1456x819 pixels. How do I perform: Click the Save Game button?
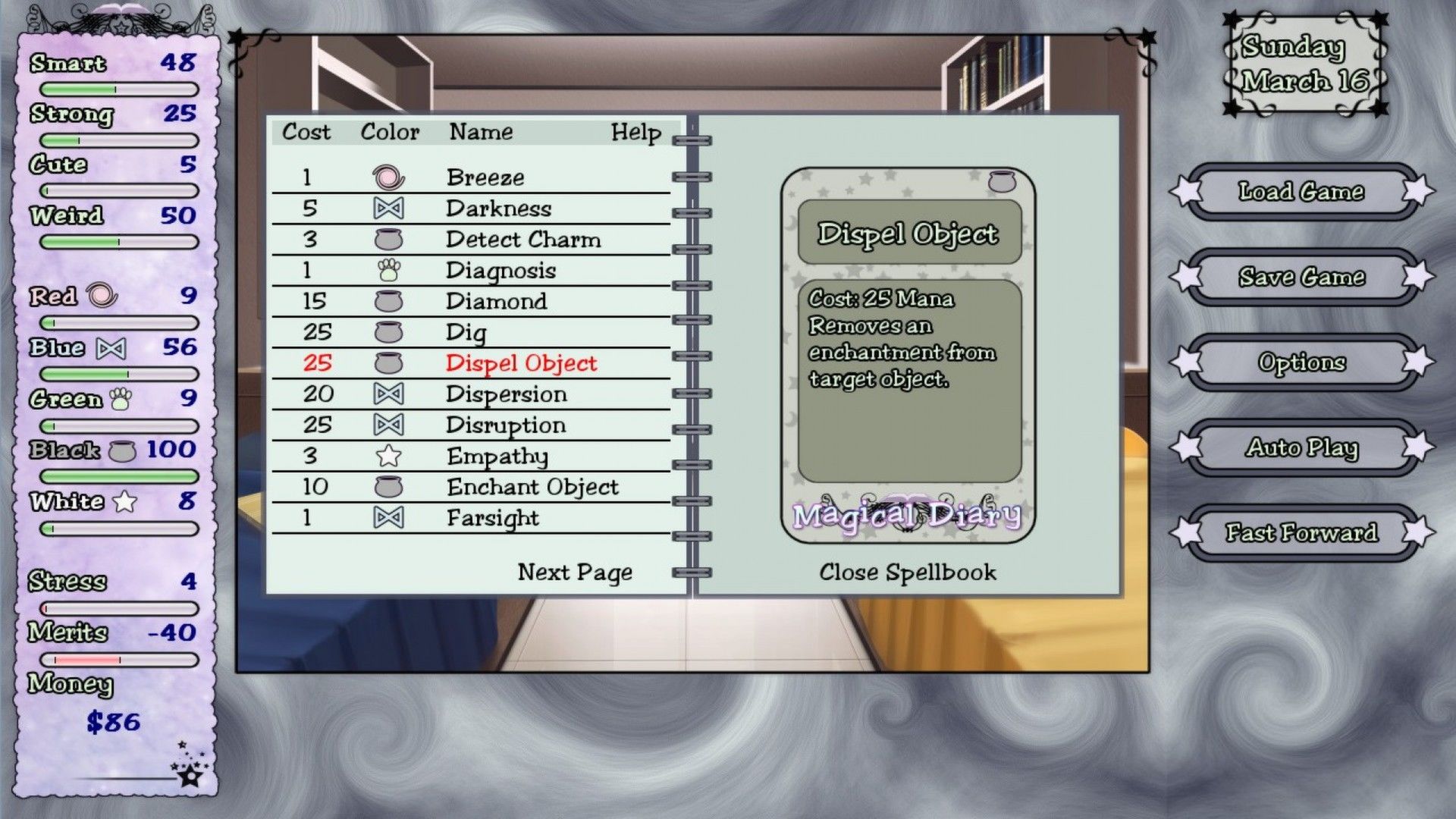tap(1301, 278)
